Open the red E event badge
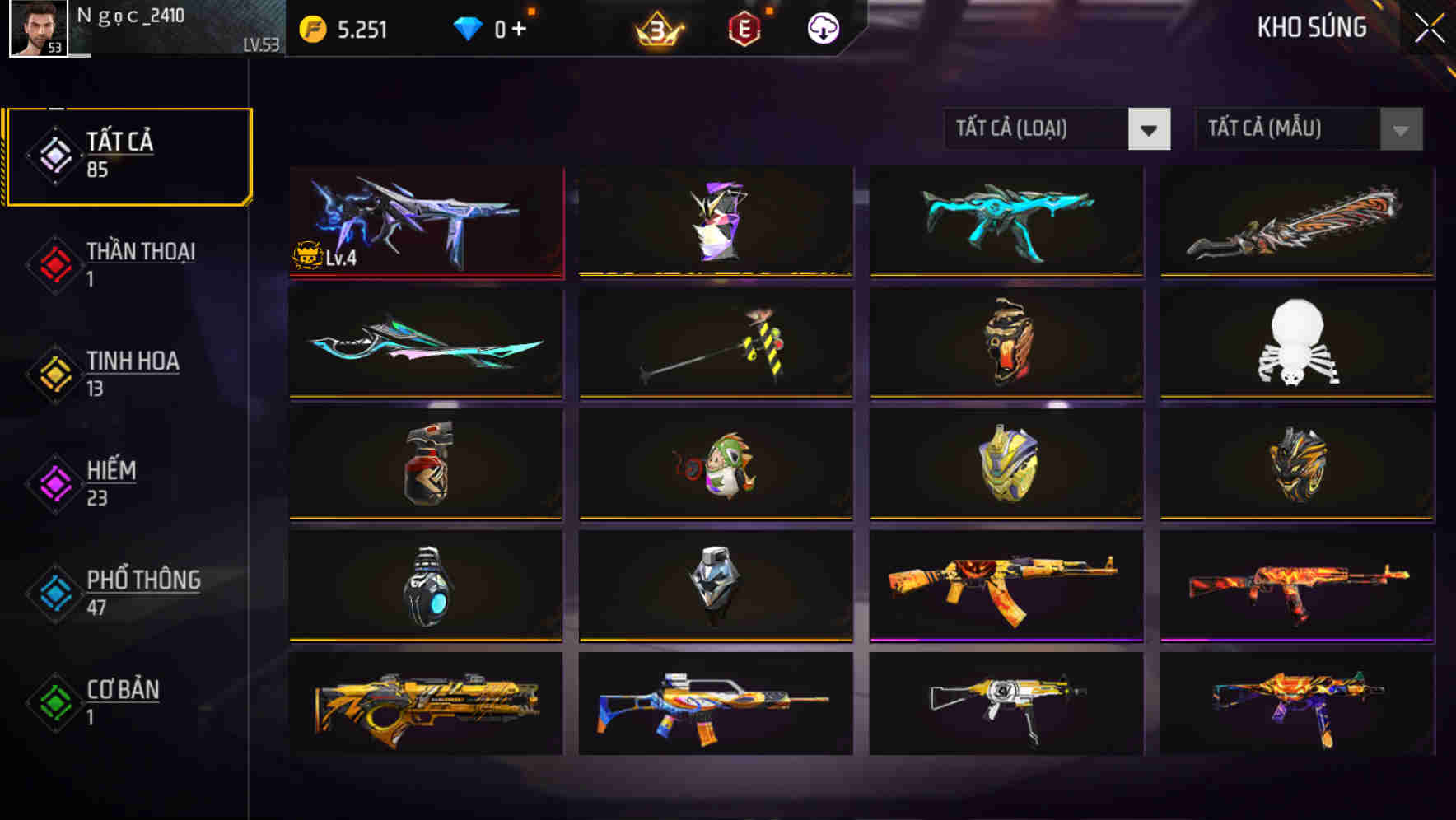The image size is (1456, 820). click(745, 27)
